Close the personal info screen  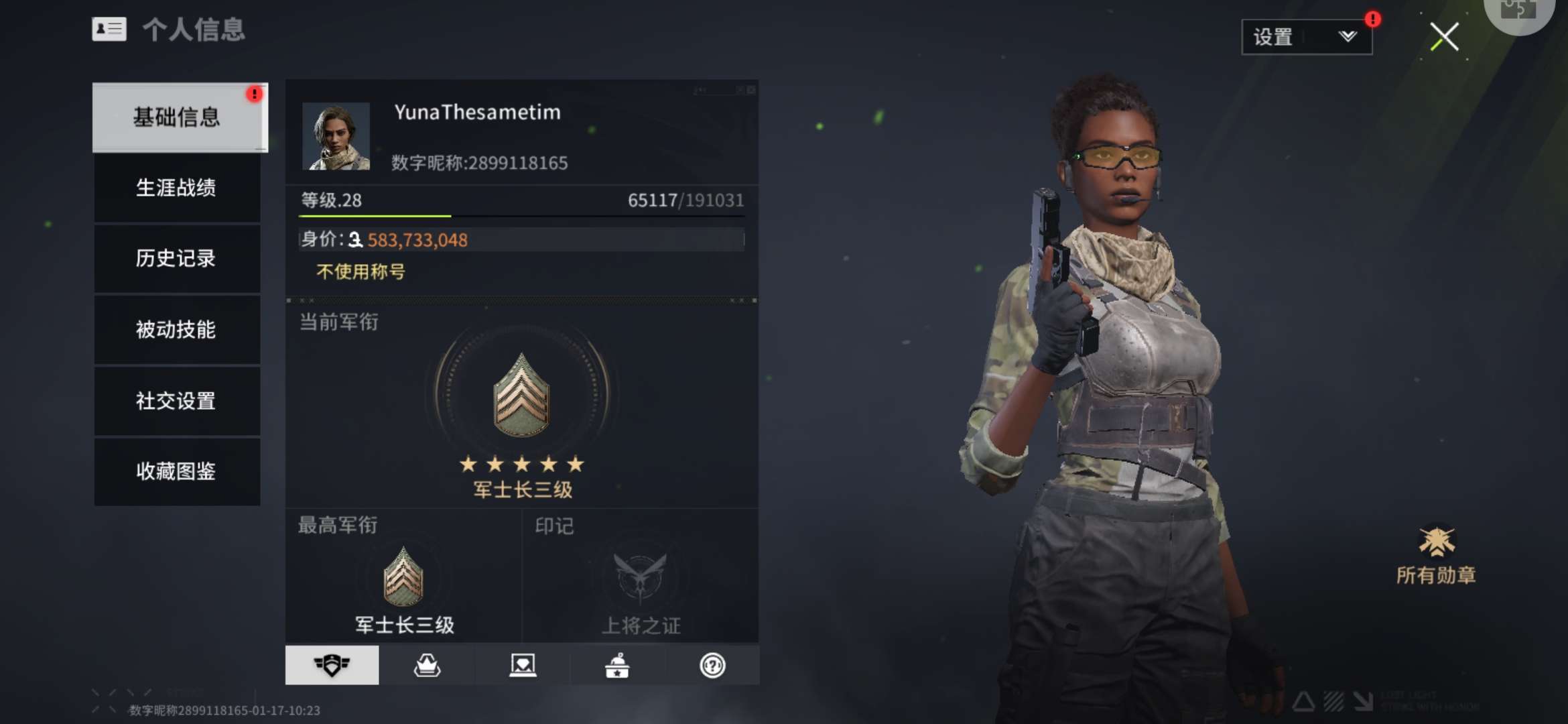pyautogui.click(x=1444, y=37)
